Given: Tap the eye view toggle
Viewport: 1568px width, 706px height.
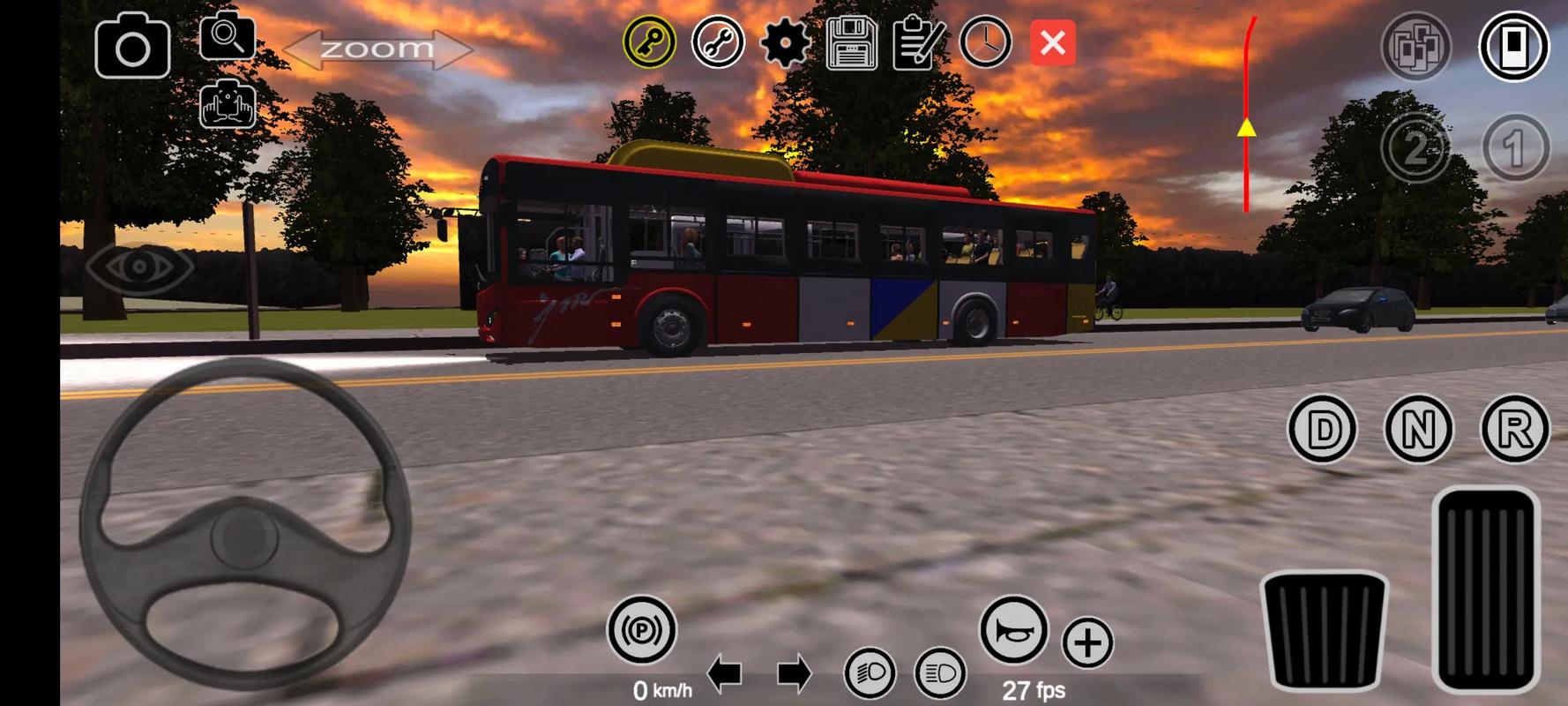Looking at the screenshot, I should [x=139, y=266].
